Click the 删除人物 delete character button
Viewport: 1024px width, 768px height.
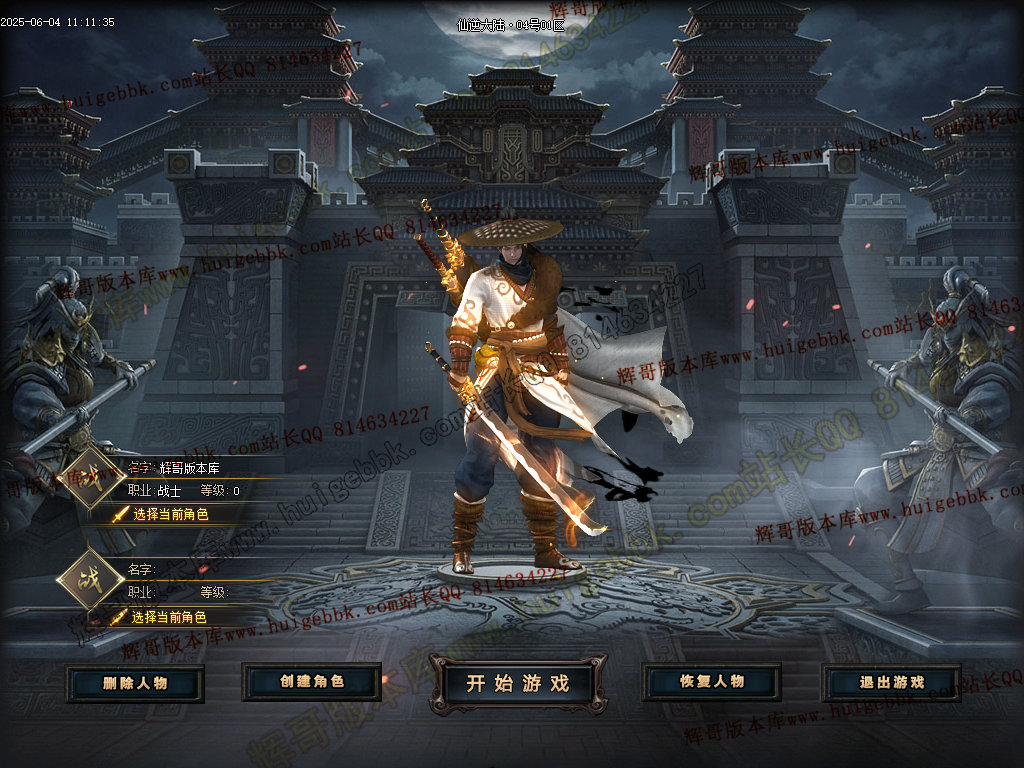pos(135,683)
